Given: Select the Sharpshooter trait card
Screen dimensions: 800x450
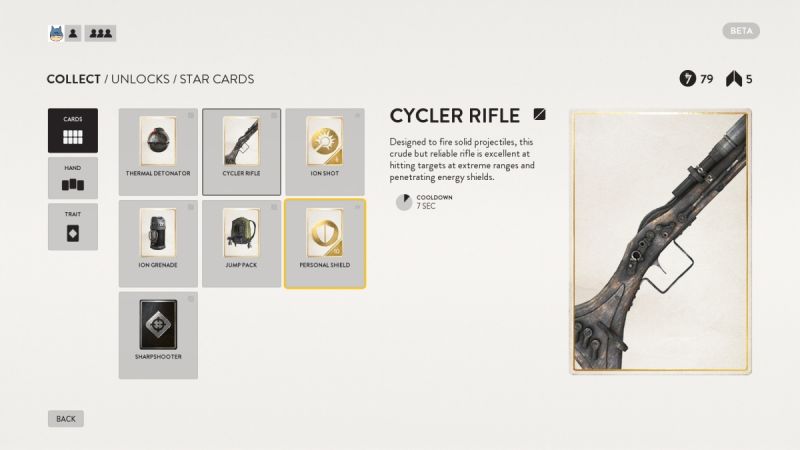Looking at the screenshot, I should 158,334.
